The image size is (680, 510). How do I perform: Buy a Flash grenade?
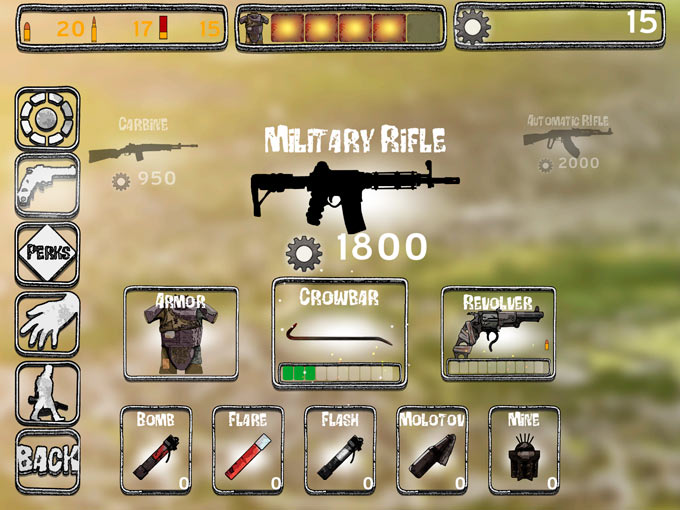340,449
